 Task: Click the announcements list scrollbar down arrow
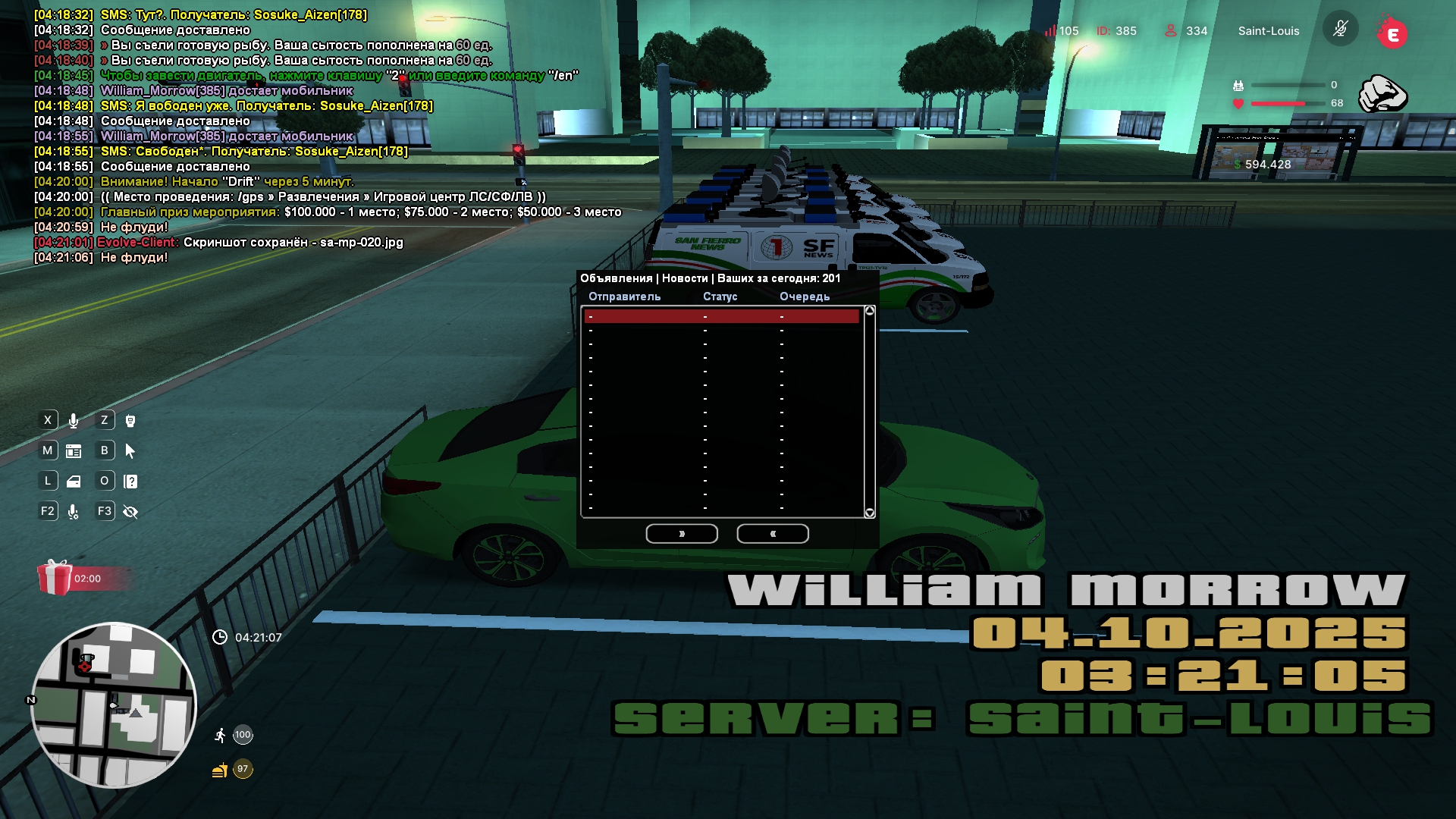tap(870, 513)
